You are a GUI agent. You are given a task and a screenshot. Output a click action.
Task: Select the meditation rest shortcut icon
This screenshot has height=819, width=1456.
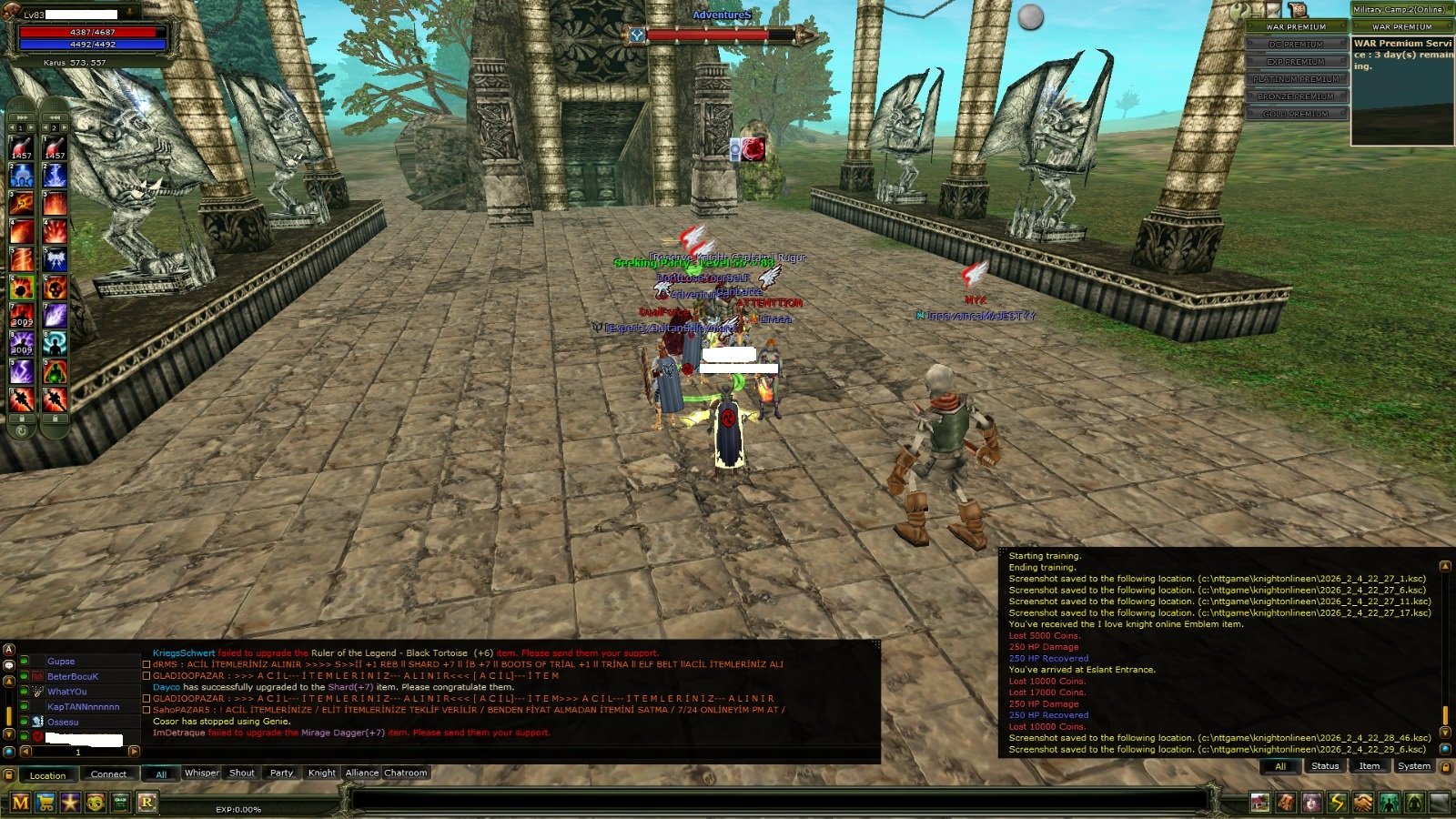[1414, 804]
